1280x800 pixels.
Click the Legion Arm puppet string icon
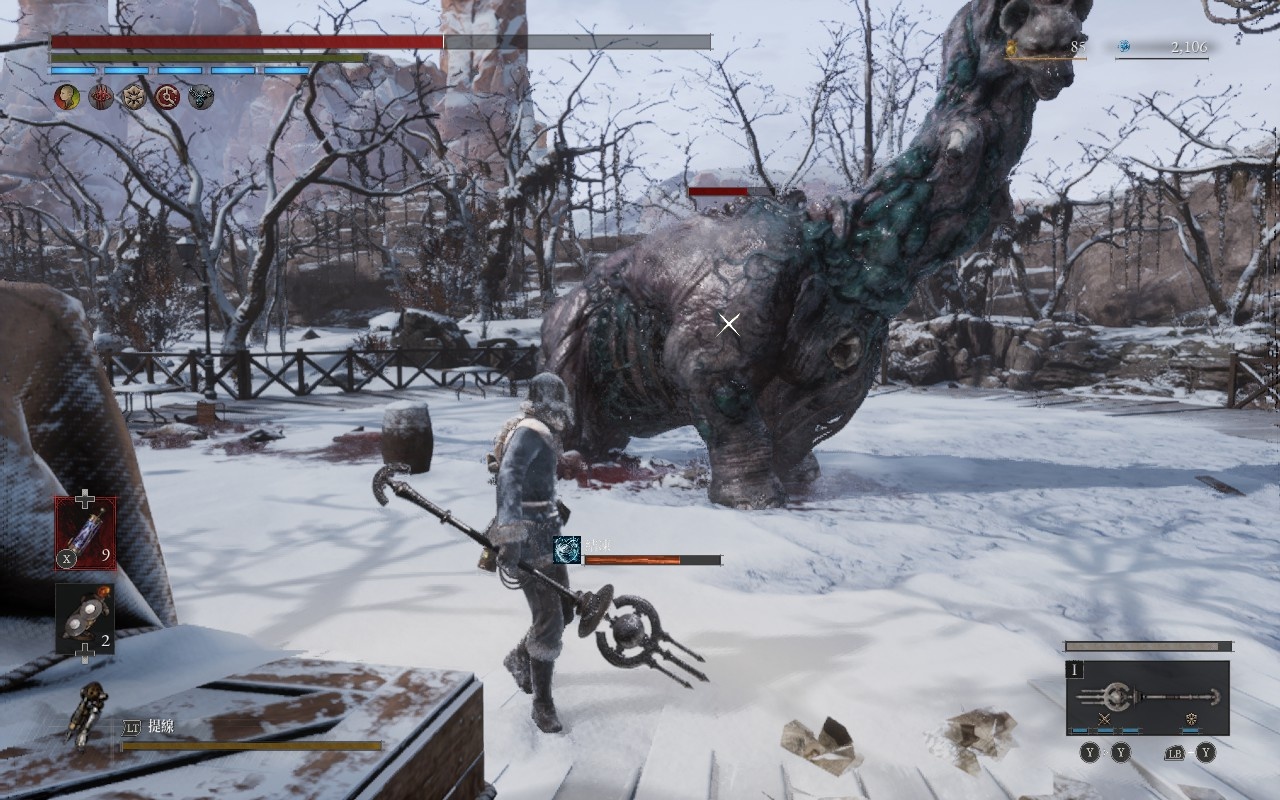(x=88, y=712)
